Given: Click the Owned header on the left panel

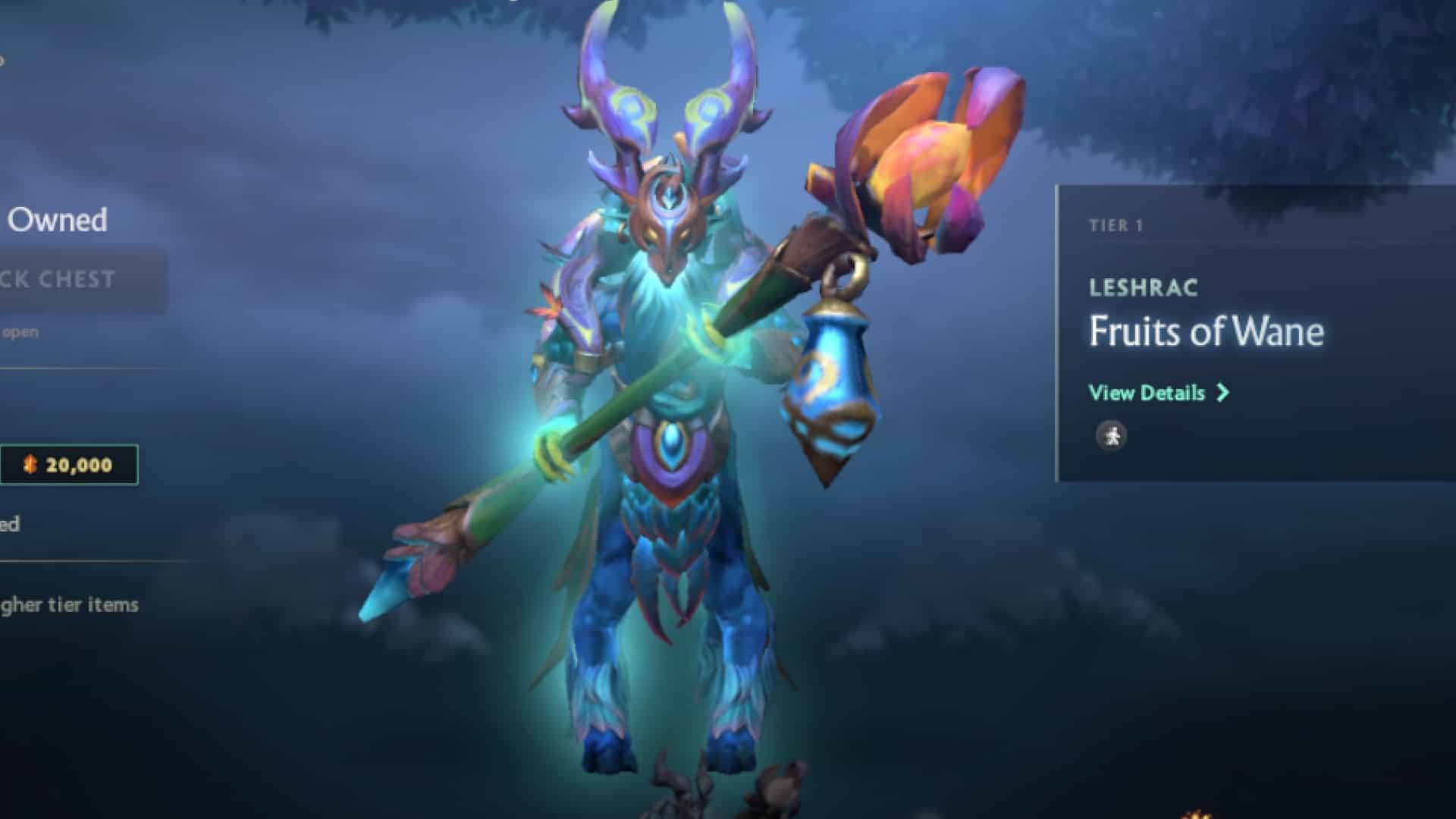Looking at the screenshot, I should (x=58, y=221).
